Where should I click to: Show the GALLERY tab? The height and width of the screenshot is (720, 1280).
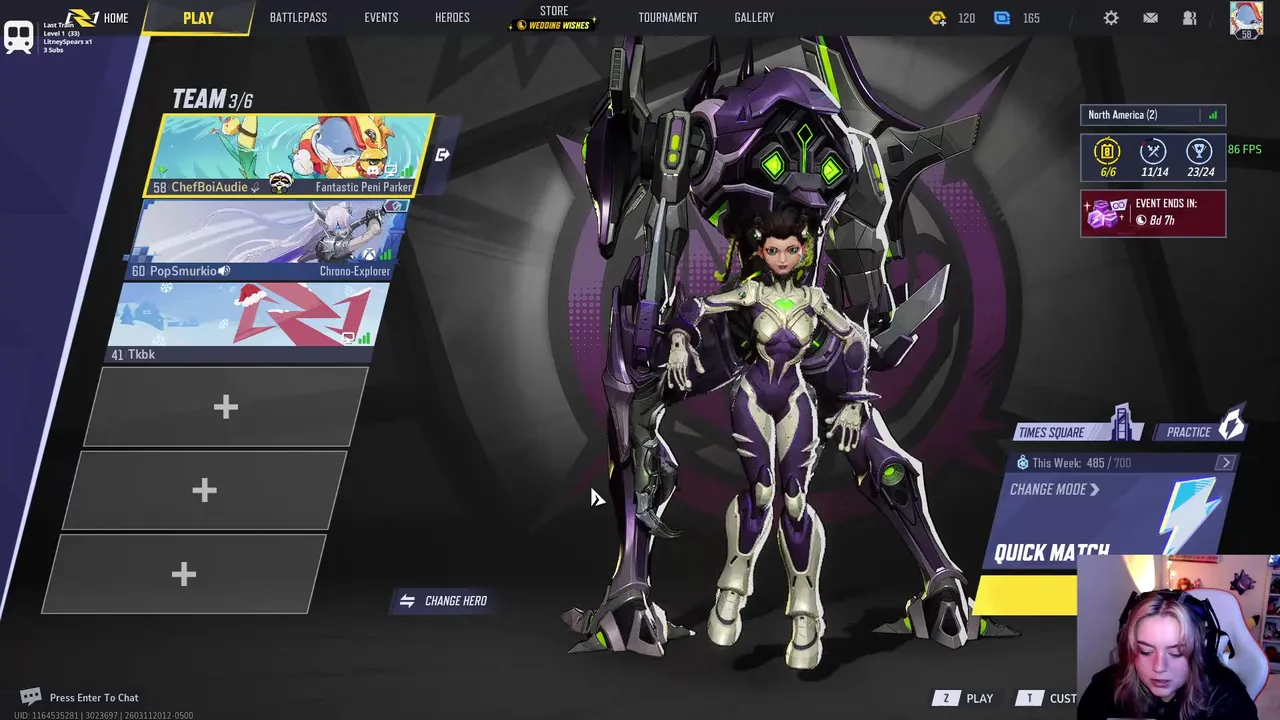click(x=754, y=18)
